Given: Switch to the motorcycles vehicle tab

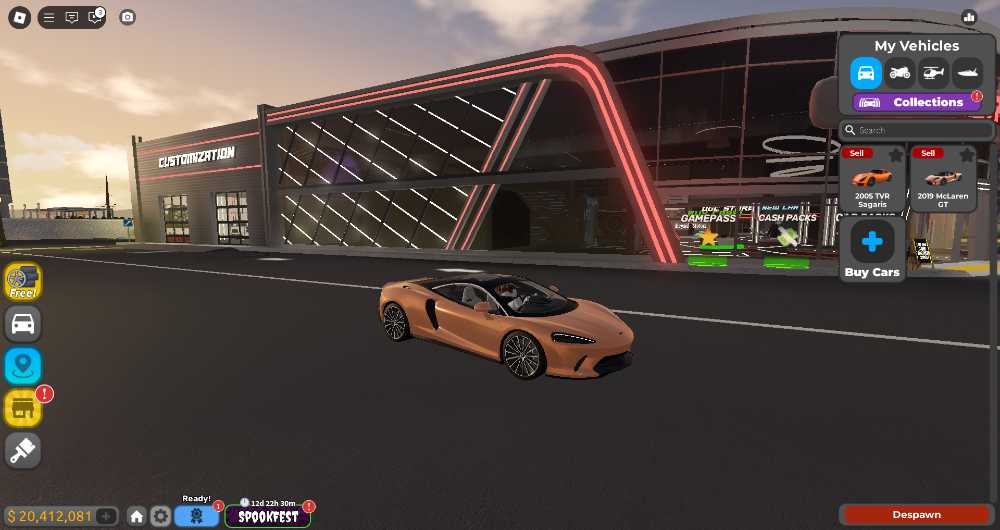Looking at the screenshot, I should [900, 73].
